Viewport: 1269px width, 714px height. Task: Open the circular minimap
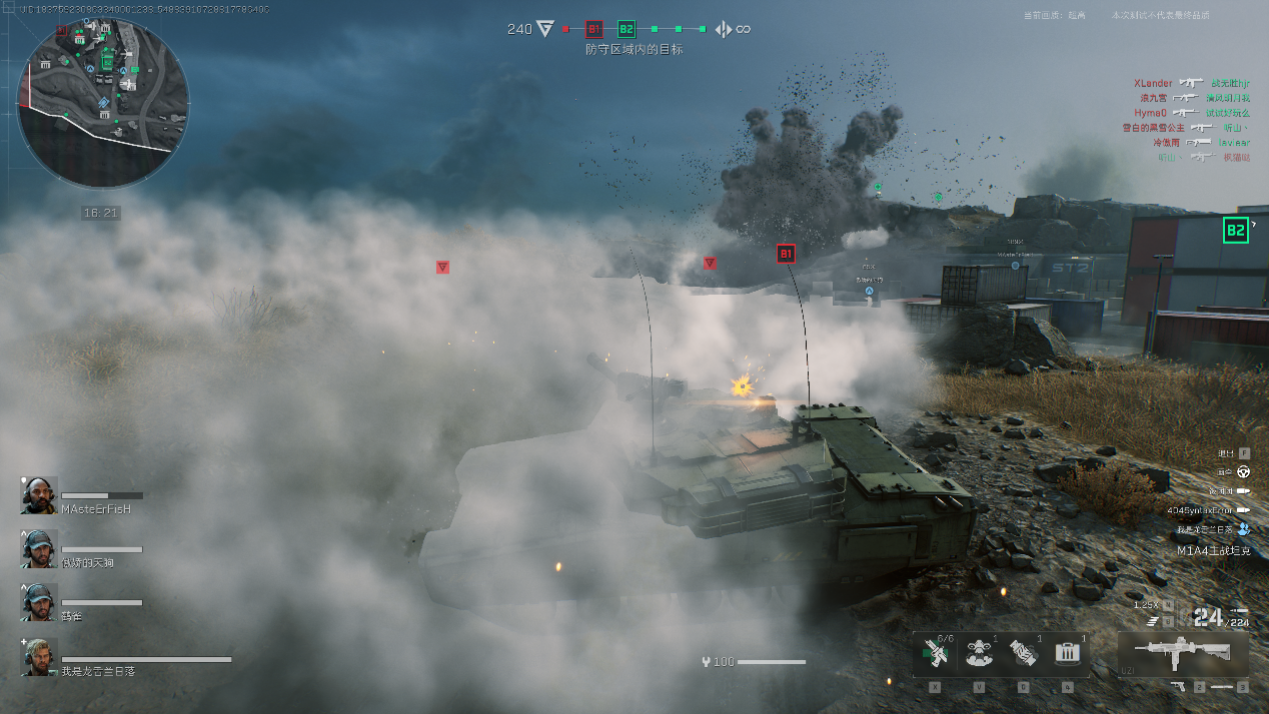[x=103, y=103]
